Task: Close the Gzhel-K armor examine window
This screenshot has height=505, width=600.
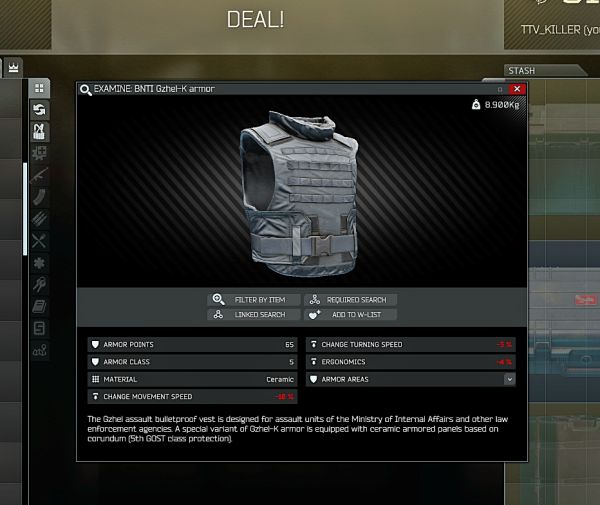Action: coord(517,89)
